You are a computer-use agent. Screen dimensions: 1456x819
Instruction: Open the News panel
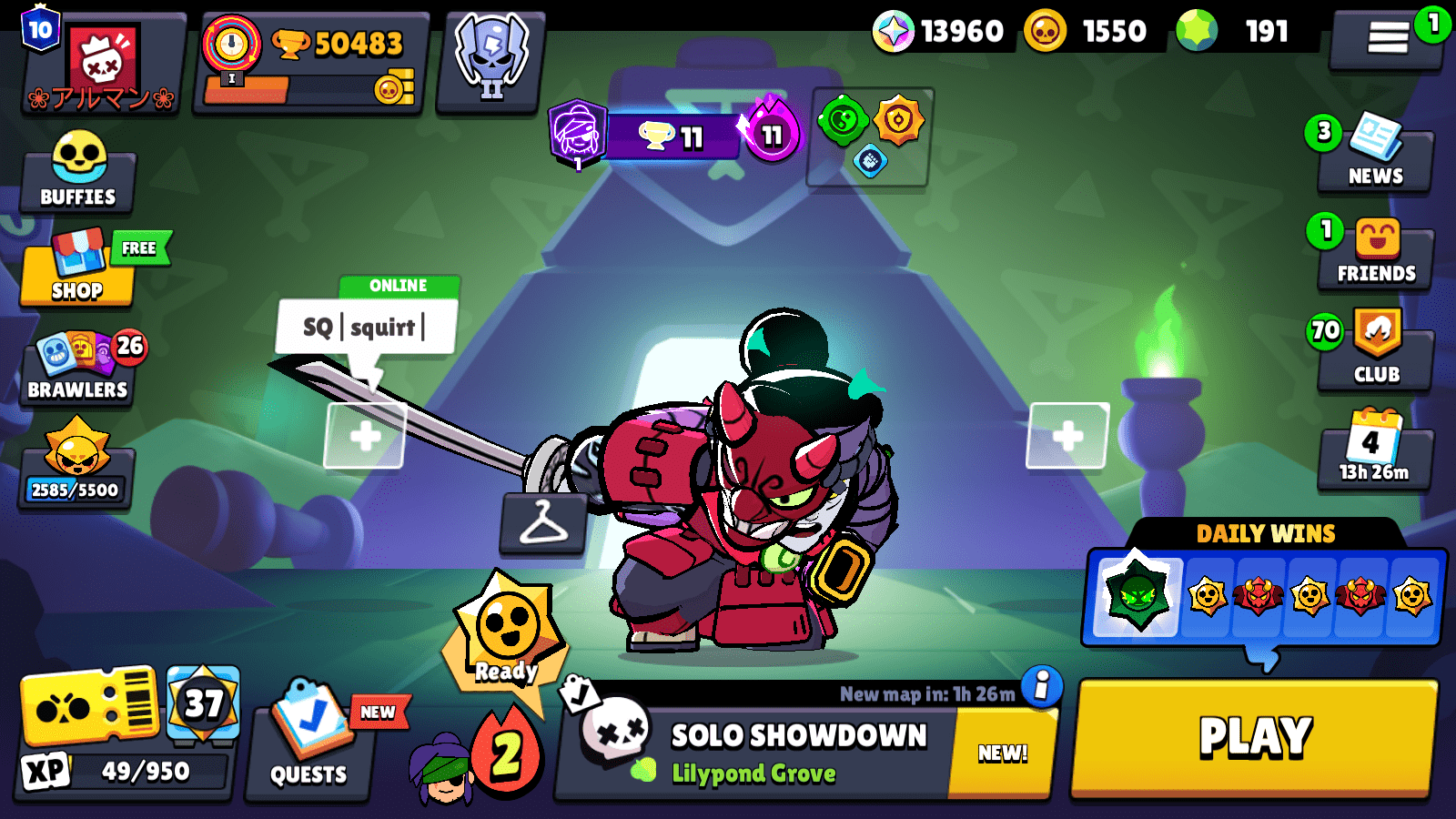[1376, 155]
